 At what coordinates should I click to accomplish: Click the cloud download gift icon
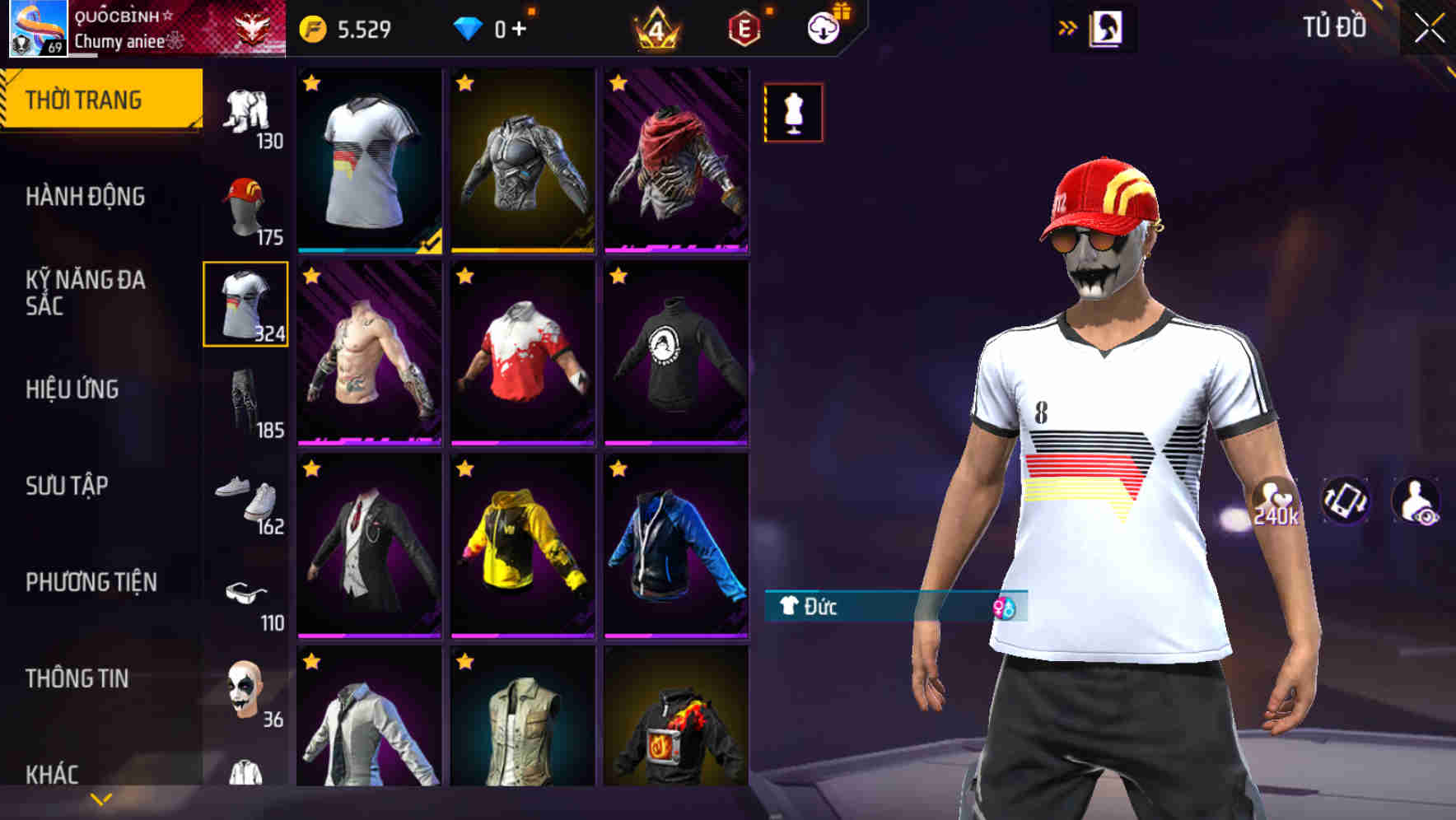(822, 26)
